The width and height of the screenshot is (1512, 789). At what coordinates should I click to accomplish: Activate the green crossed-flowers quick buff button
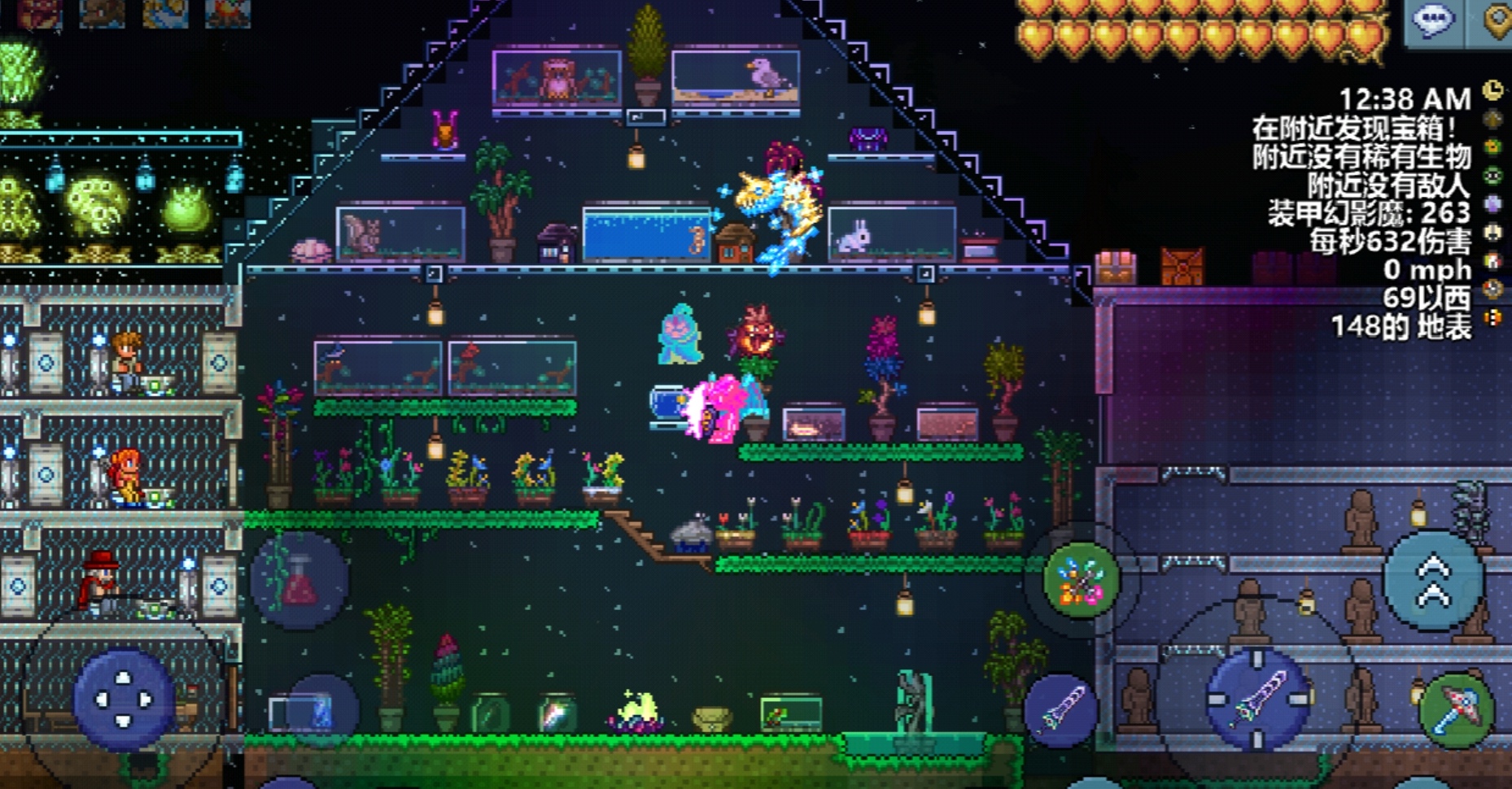point(1081,581)
